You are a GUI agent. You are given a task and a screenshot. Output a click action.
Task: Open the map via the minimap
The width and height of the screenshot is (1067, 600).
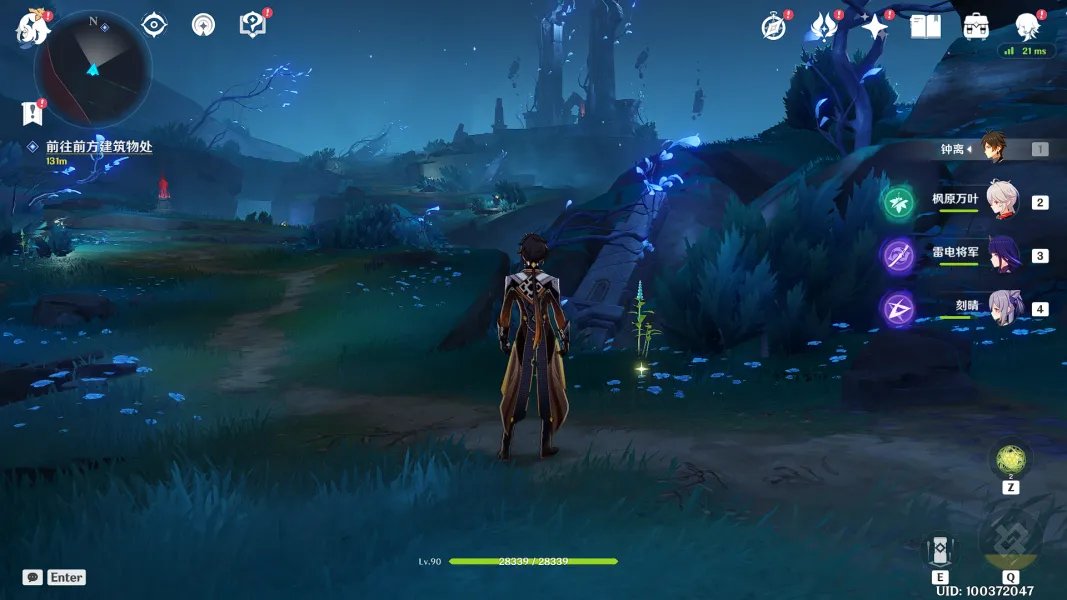[x=93, y=68]
